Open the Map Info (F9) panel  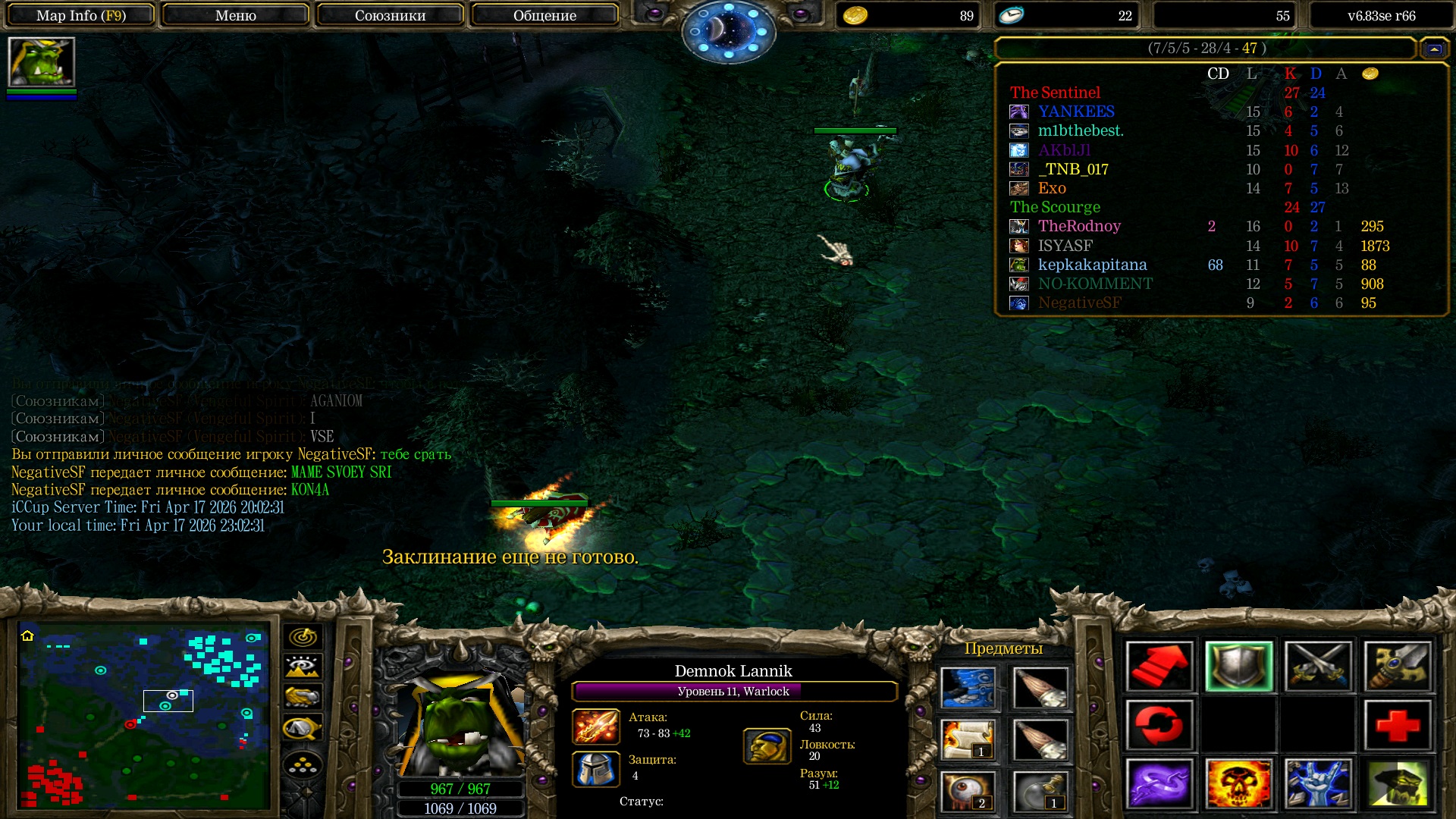(80, 15)
